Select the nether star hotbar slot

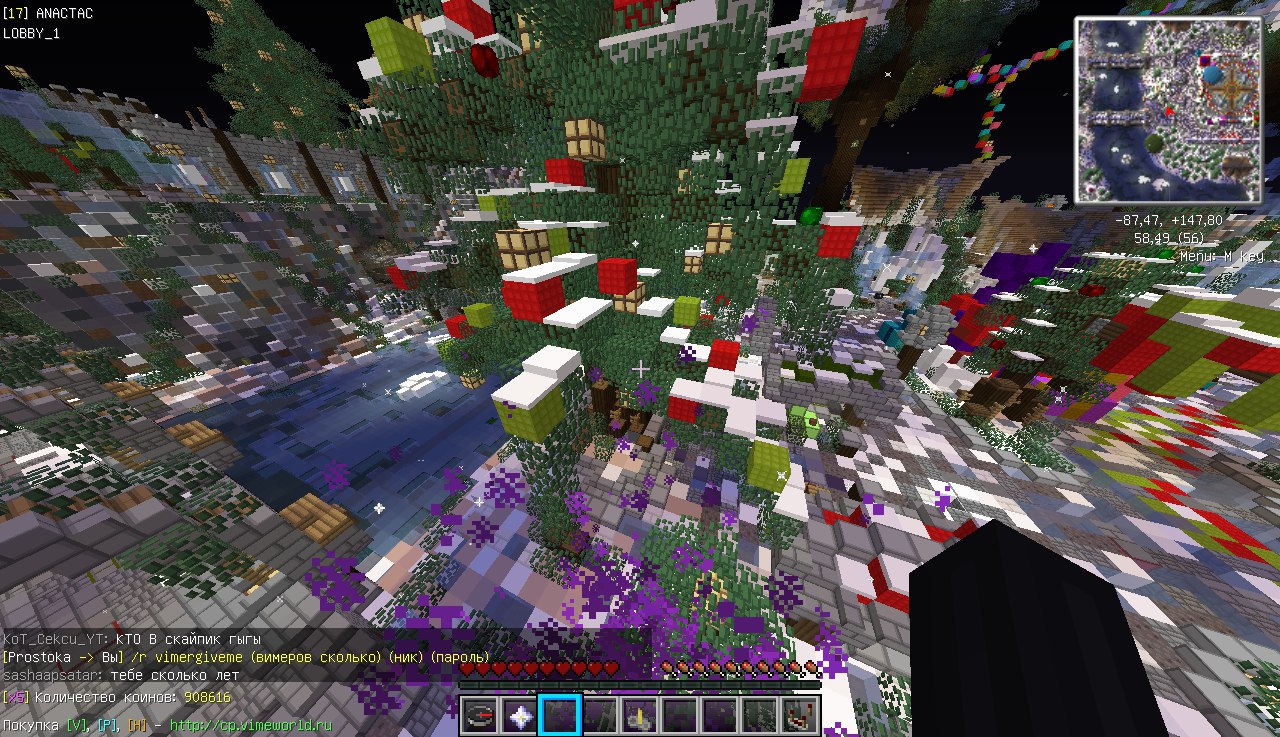coord(520,716)
